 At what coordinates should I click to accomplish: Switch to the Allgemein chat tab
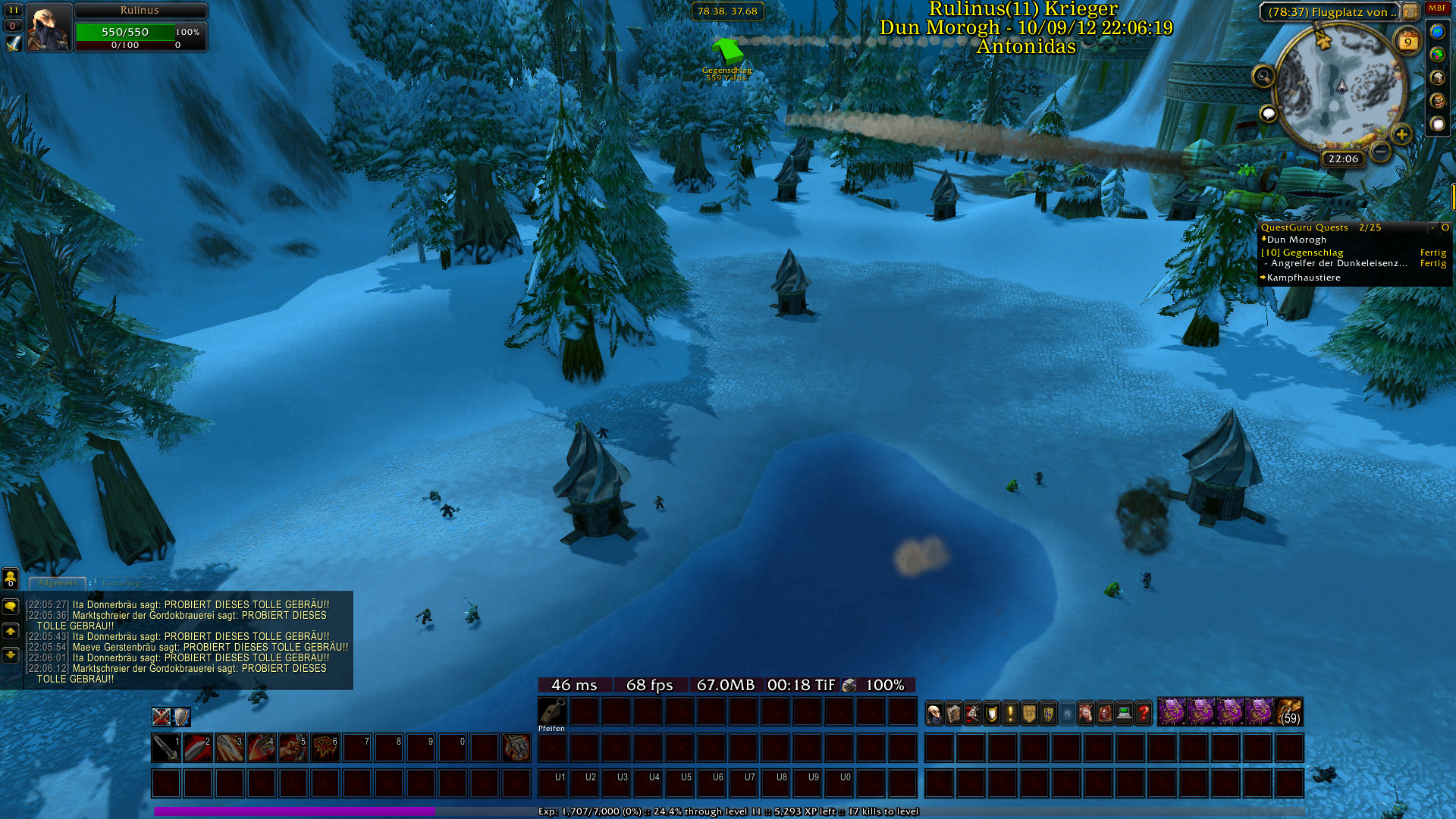[58, 583]
